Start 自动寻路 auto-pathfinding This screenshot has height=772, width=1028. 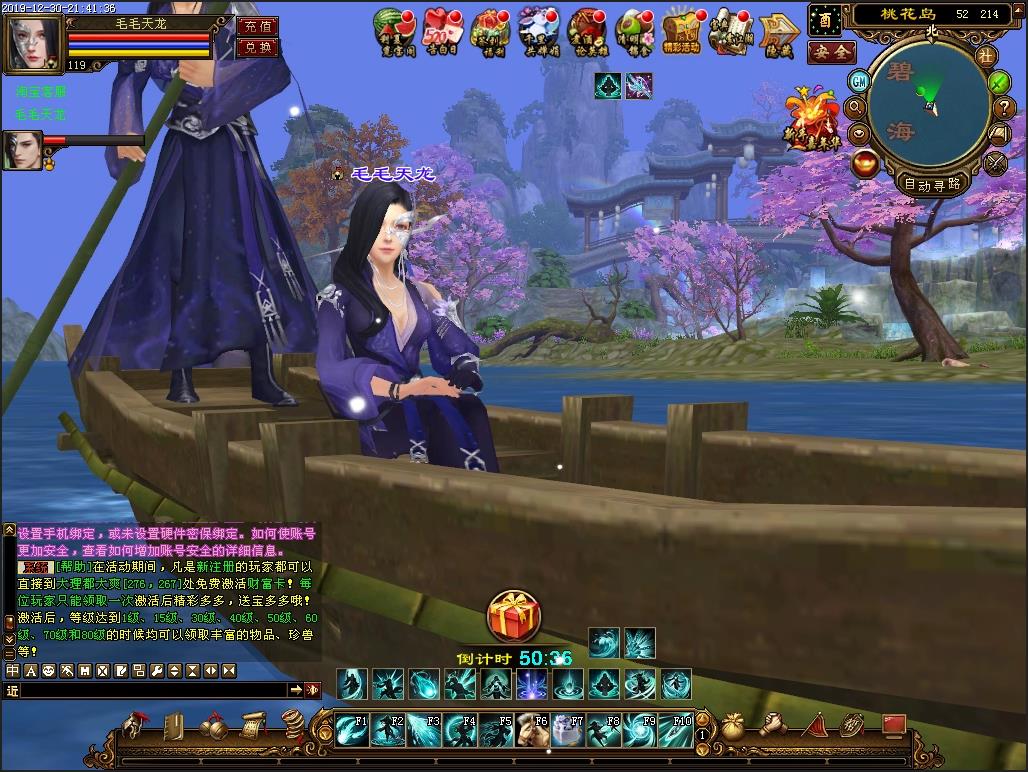click(931, 184)
